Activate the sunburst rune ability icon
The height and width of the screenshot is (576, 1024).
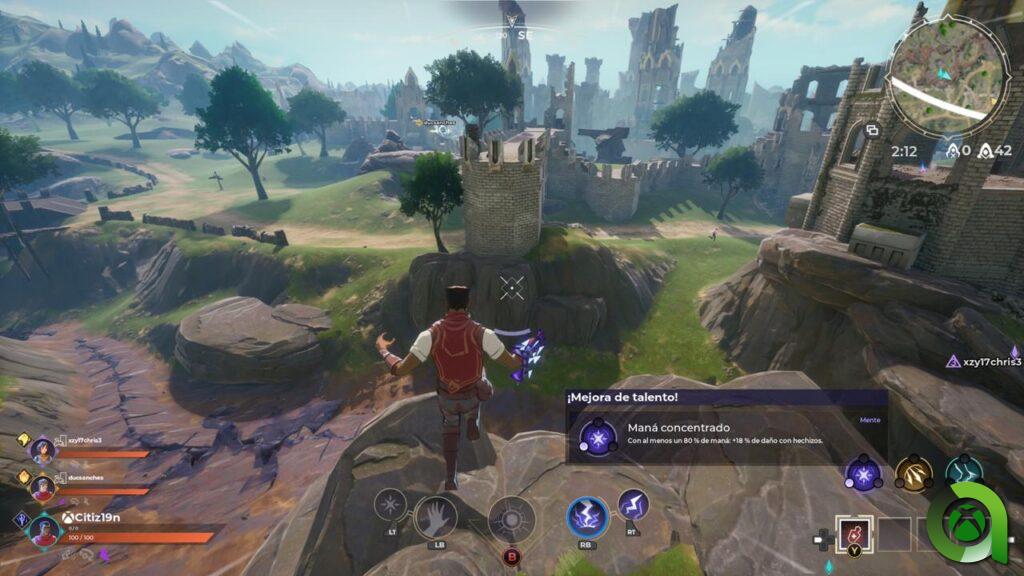coord(511,519)
